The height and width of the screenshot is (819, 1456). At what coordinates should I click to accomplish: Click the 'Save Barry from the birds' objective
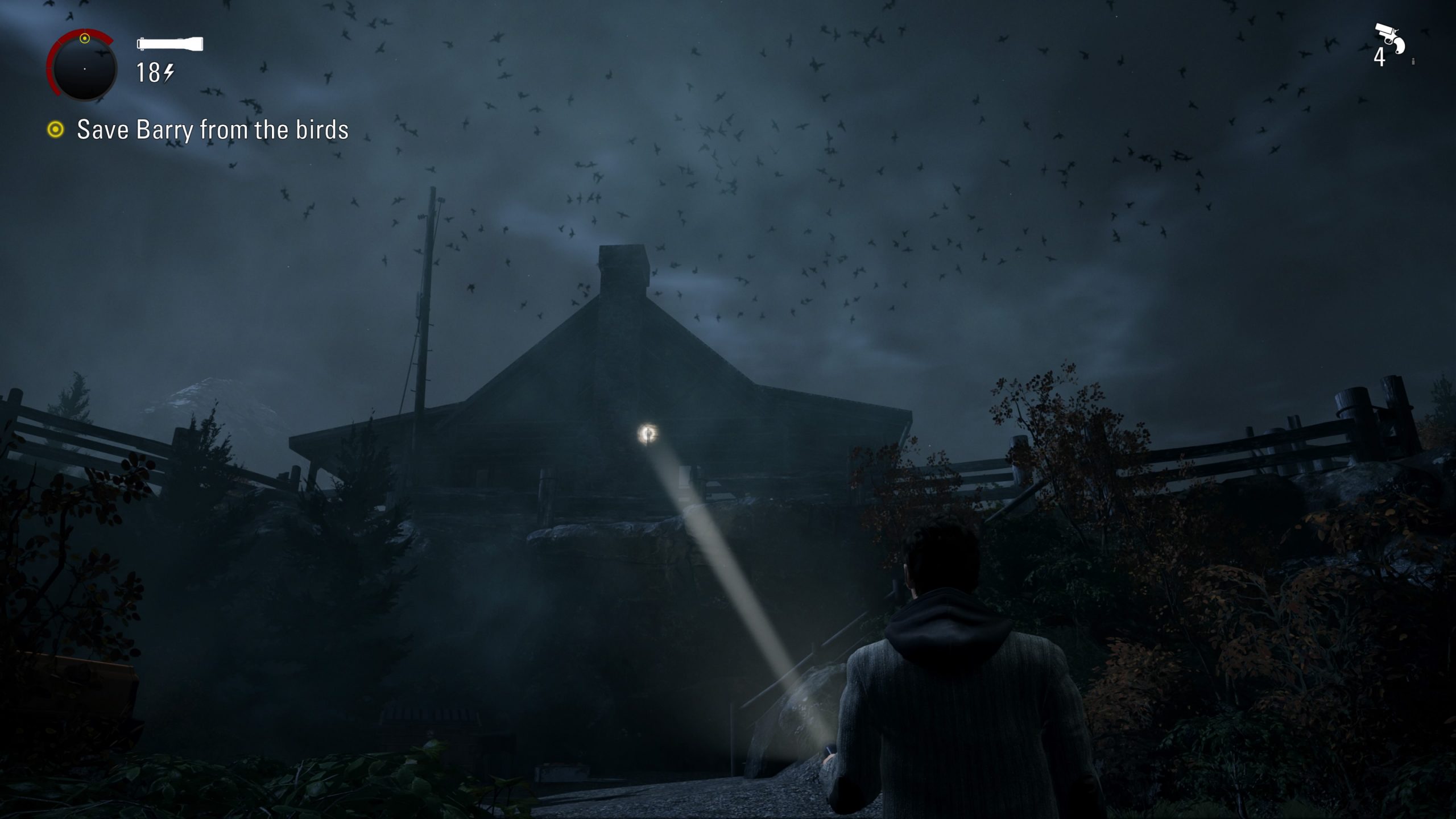(x=212, y=130)
